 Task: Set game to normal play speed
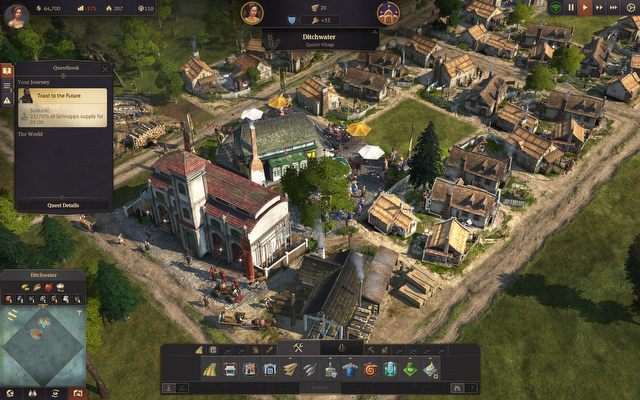pos(586,7)
